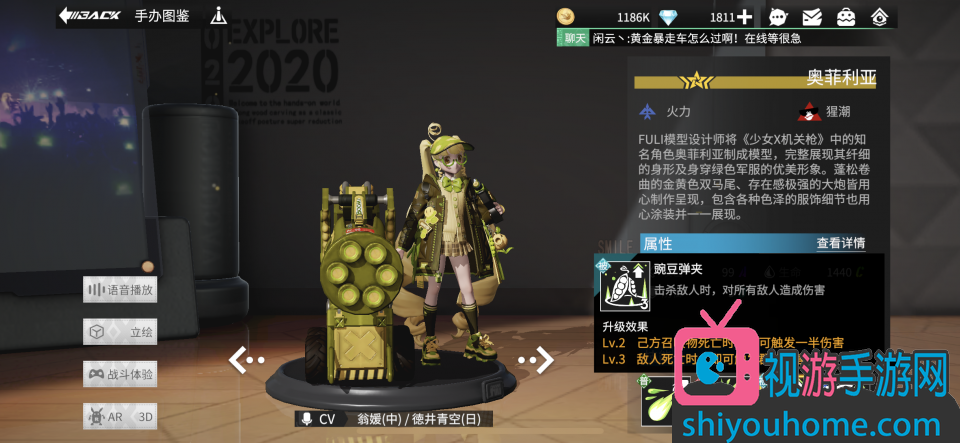Screen dimensions: 960x443
Task: Start the 战斗体验 battle trial
Action: pos(121,374)
